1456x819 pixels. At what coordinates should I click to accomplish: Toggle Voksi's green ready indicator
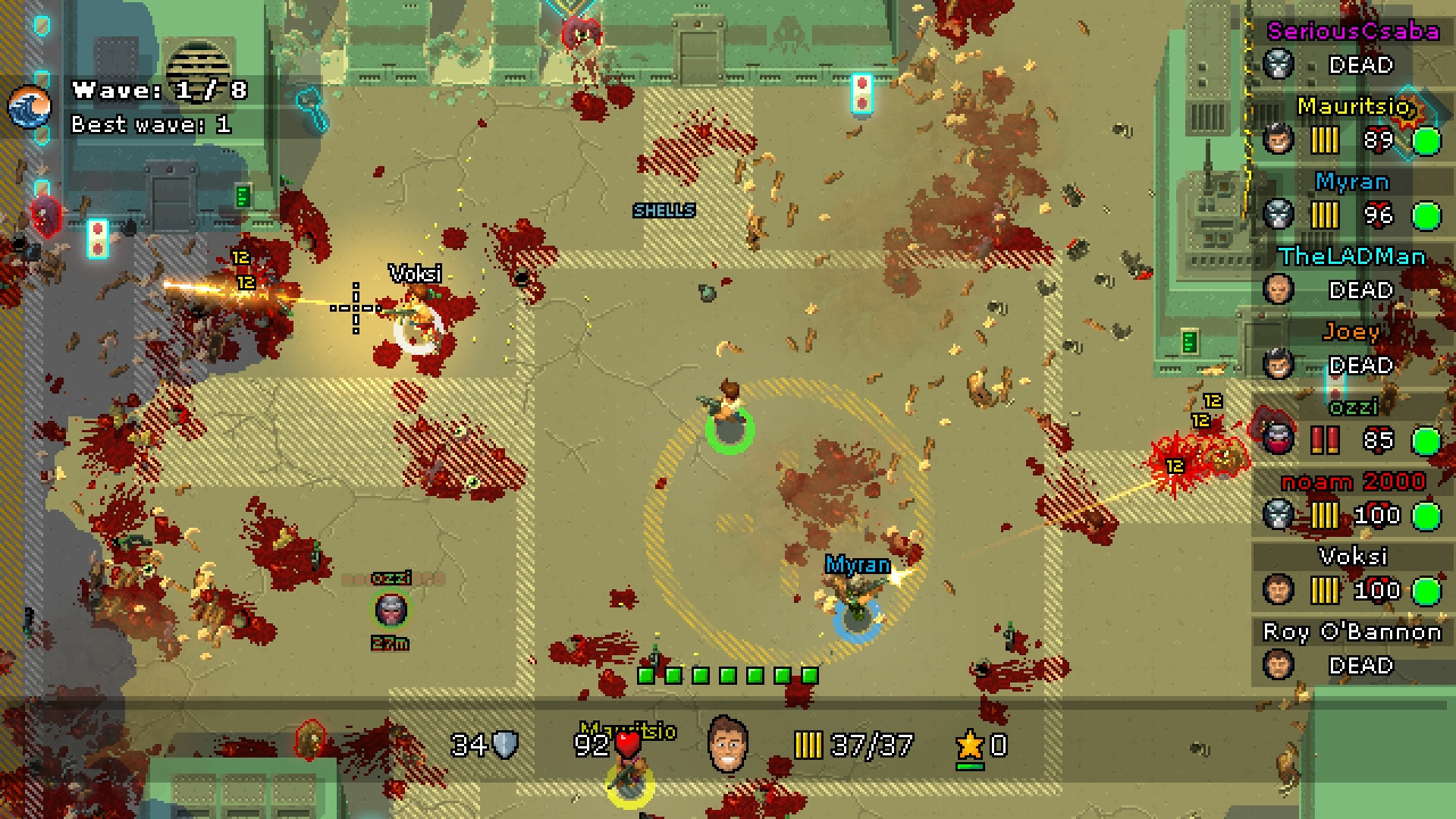point(1429,590)
